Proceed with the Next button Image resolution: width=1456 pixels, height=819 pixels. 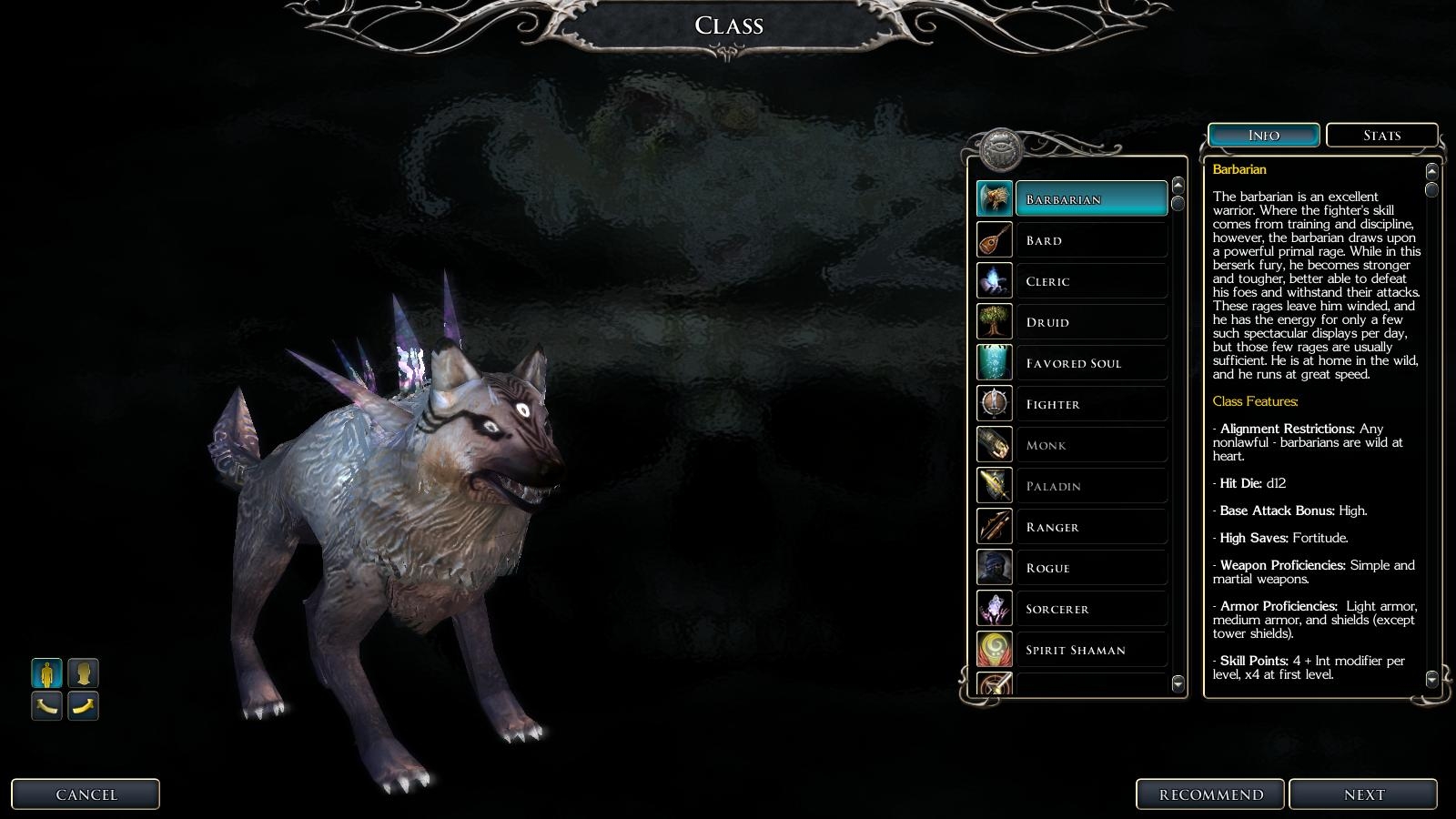(1363, 794)
